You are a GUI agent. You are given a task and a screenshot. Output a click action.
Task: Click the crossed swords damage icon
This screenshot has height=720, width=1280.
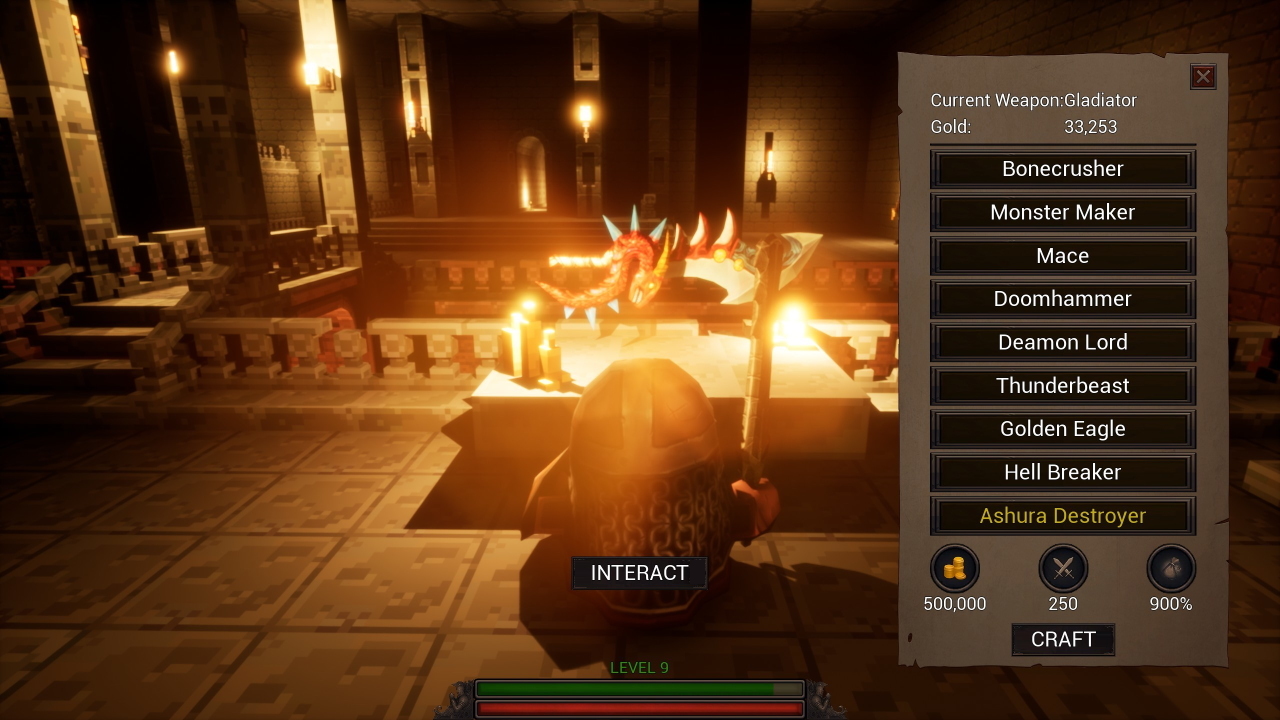coord(1063,568)
